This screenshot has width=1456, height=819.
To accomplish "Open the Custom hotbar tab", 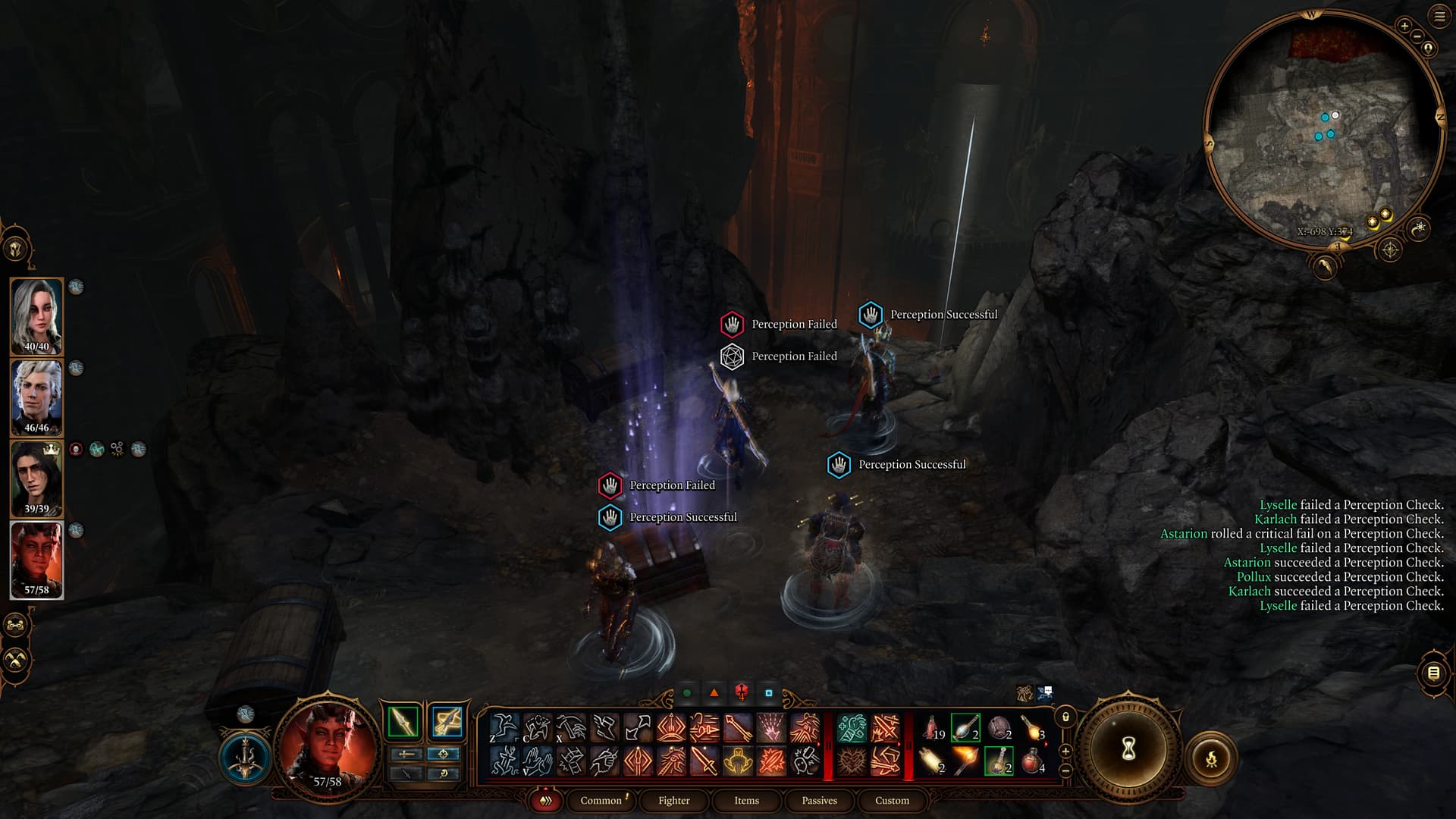I will click(892, 800).
